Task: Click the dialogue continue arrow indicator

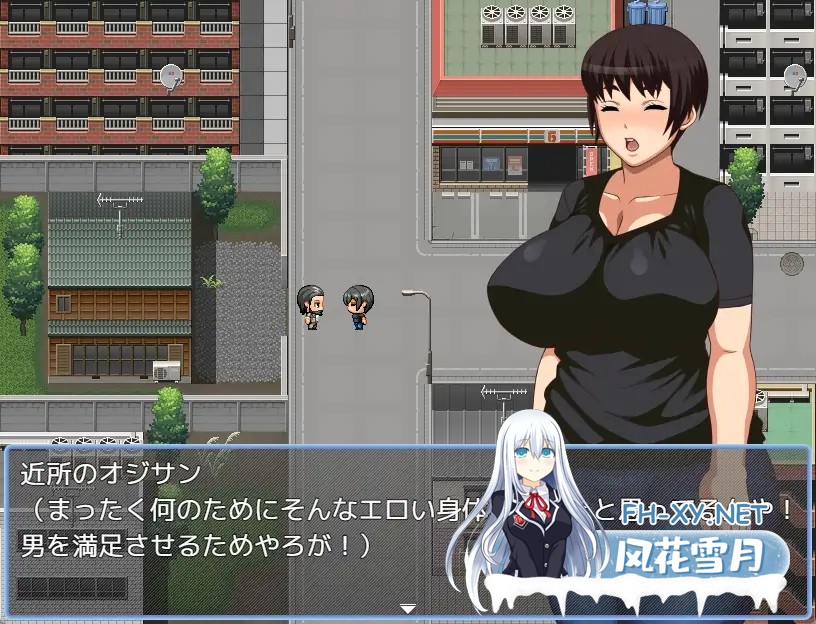Action: [407, 607]
